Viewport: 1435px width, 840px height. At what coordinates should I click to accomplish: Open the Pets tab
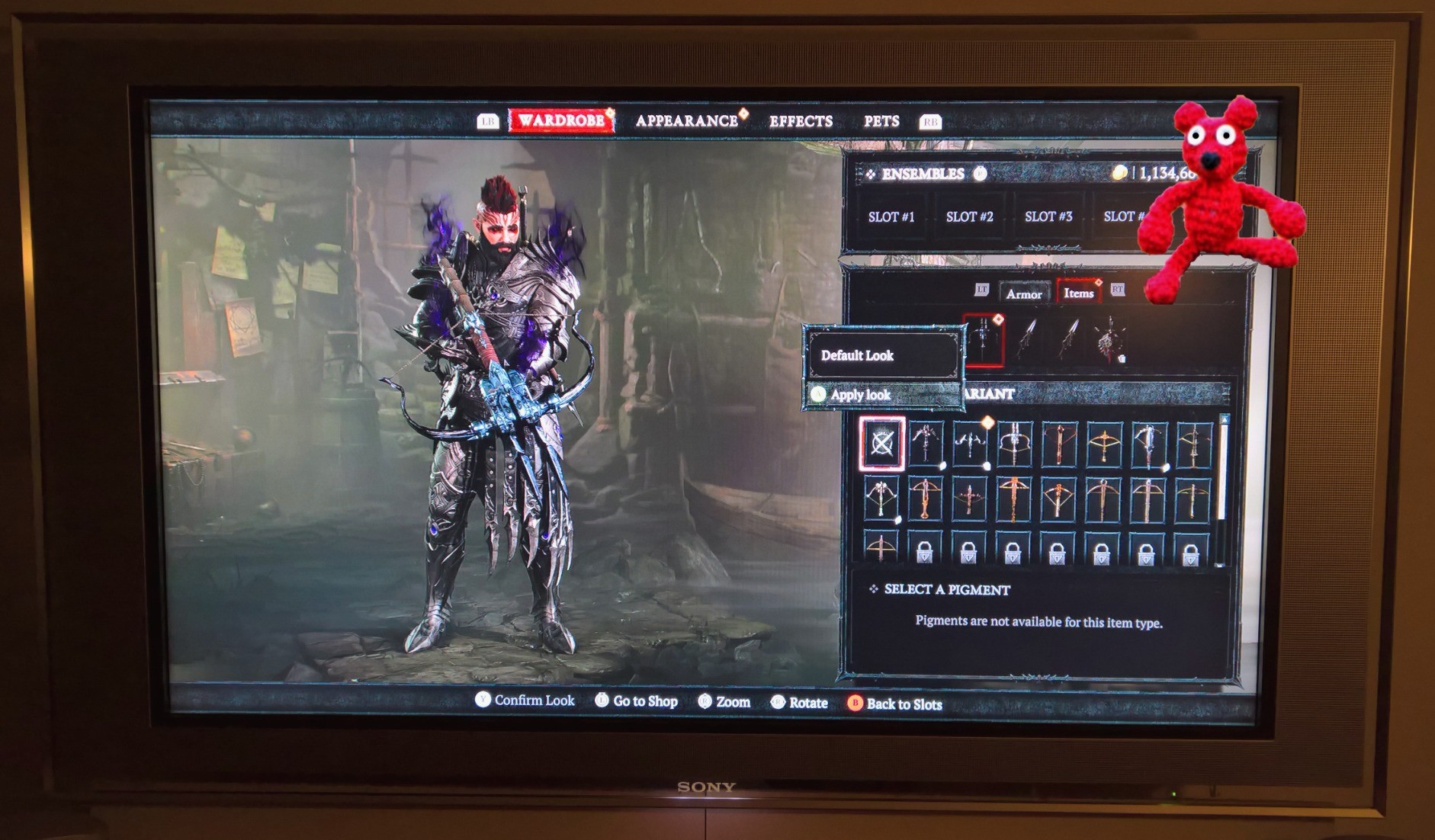click(x=881, y=121)
